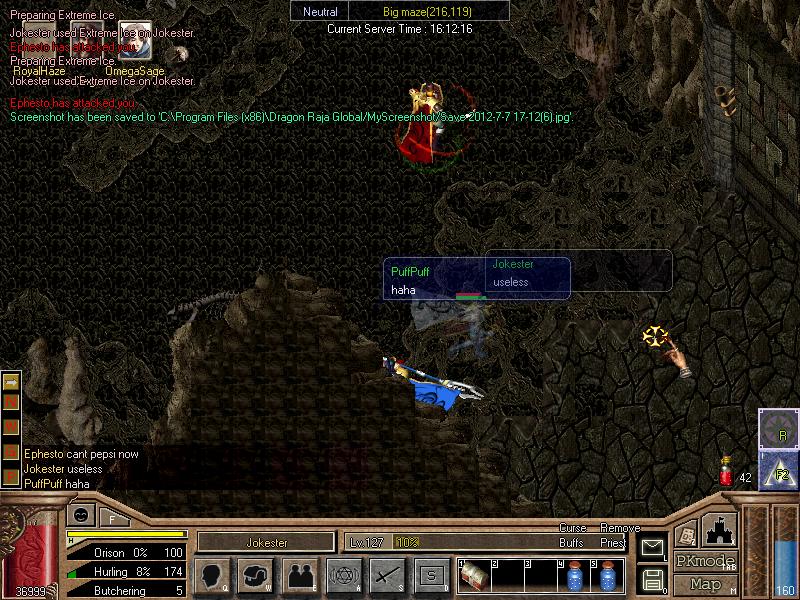Toggle the red N chat channel filter
Image resolution: width=800 pixels, height=600 pixels.
pyautogui.click(x=12, y=403)
